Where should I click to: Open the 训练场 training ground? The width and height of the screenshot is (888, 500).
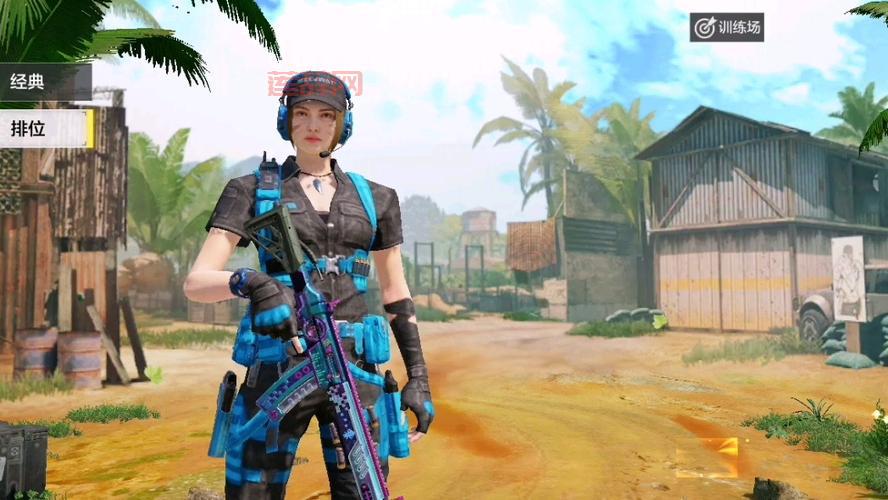(727, 27)
